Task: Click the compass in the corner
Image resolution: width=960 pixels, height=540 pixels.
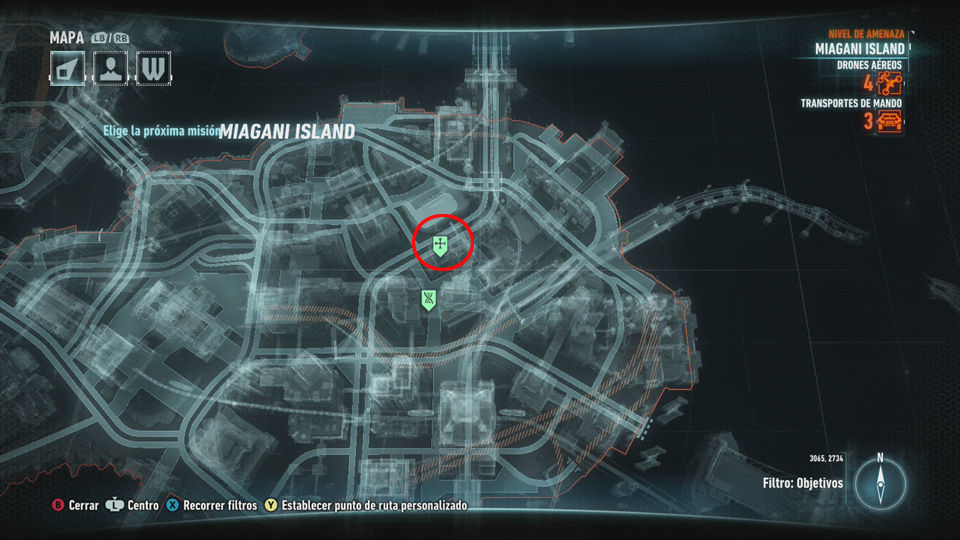Action: 880,485
